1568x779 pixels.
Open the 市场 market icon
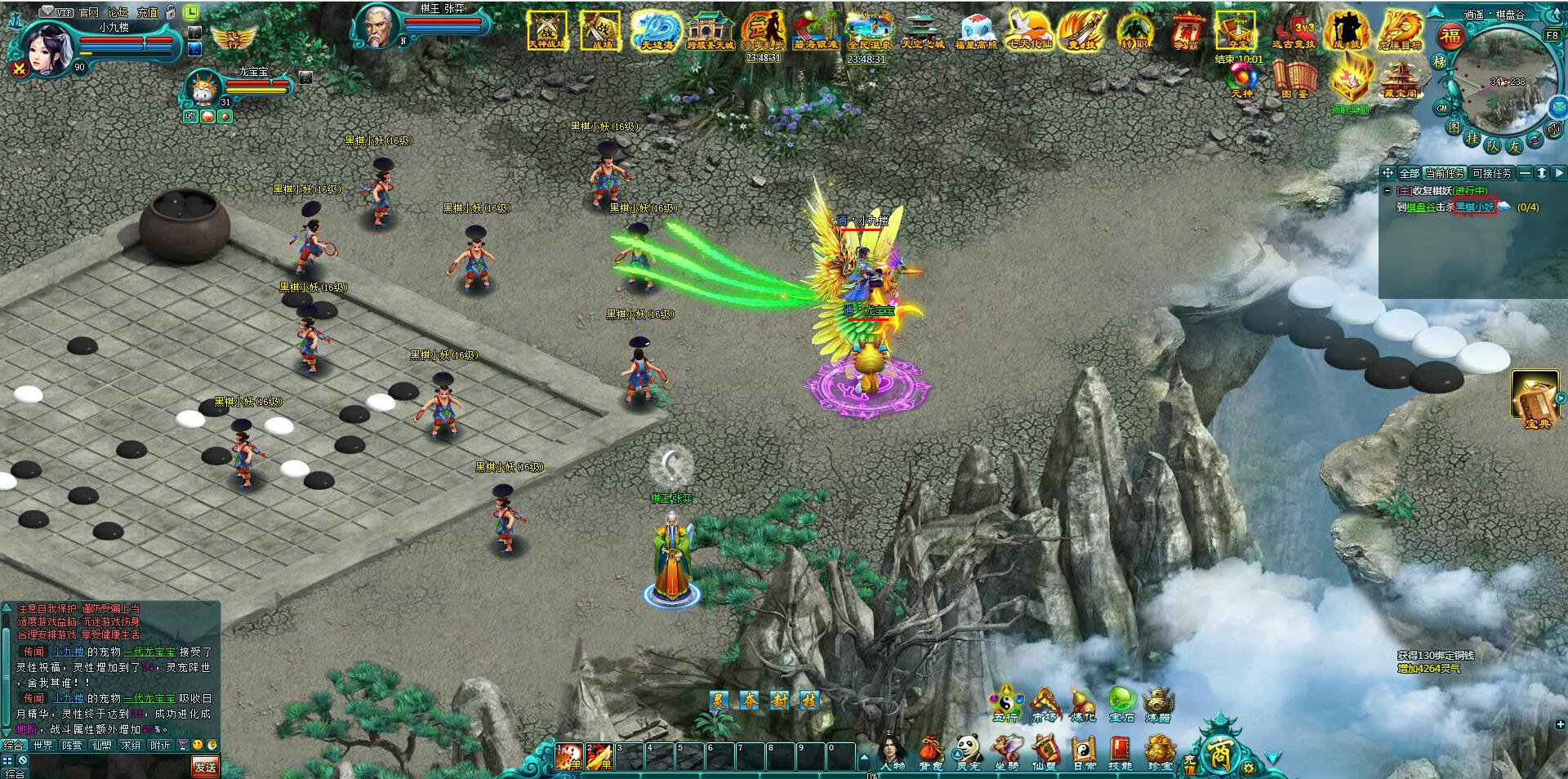1044,704
